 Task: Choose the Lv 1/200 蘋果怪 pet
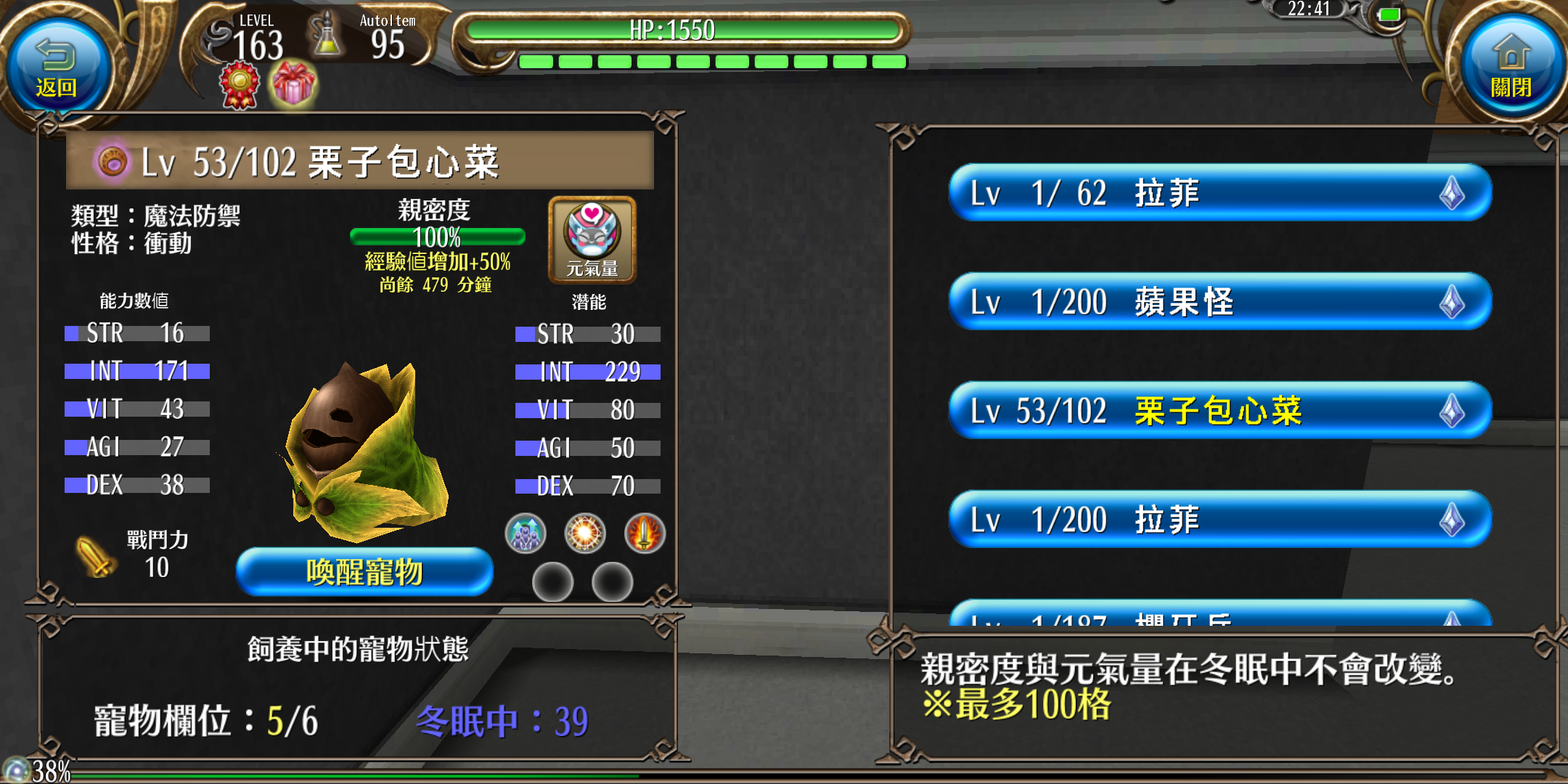coord(1220,302)
